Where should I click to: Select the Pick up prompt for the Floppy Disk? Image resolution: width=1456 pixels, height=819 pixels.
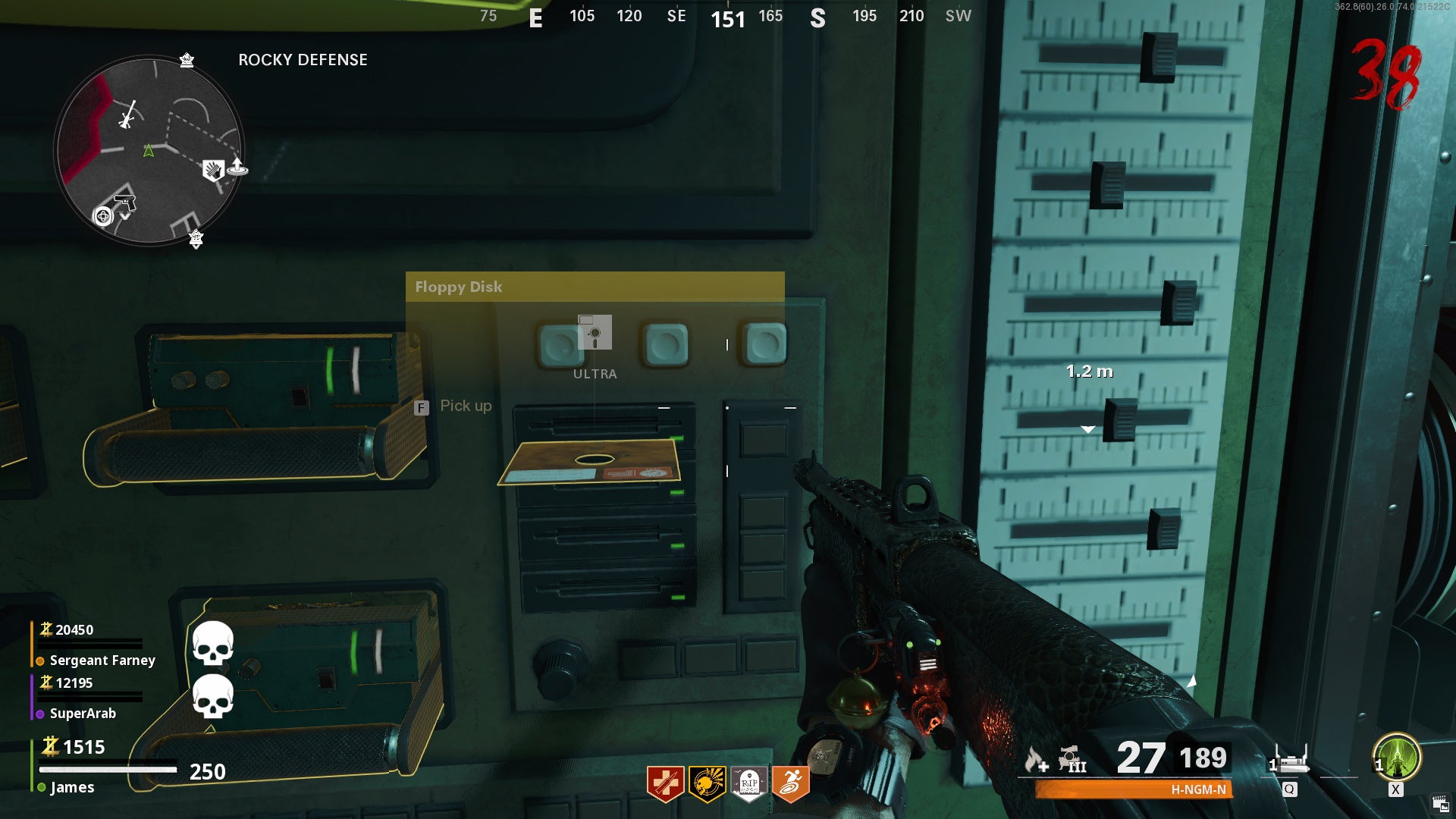[466, 406]
